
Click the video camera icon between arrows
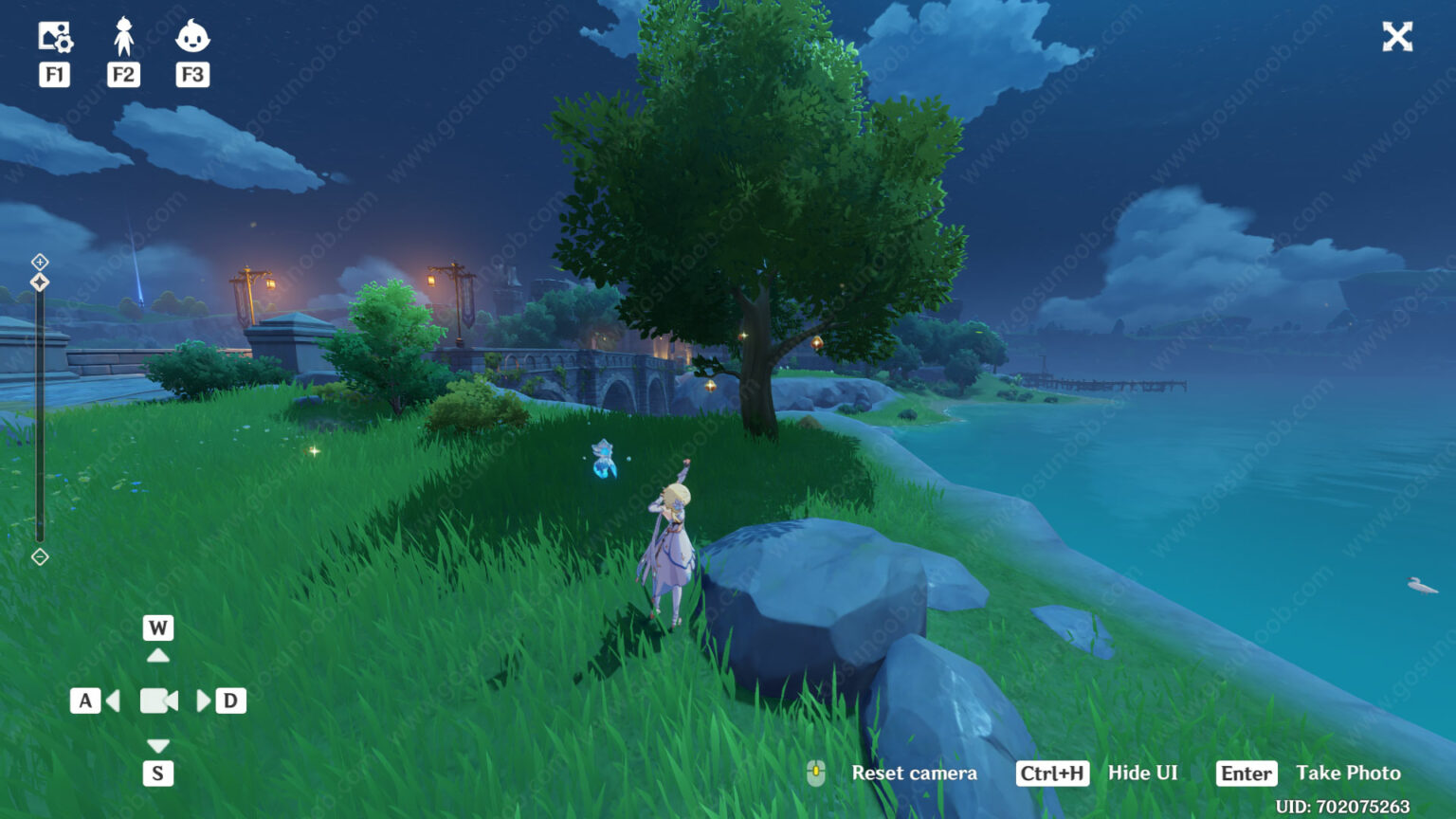coord(158,701)
